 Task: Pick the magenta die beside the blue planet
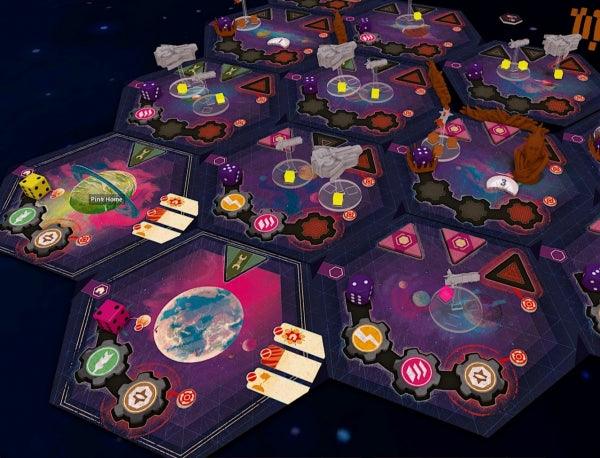(x=108, y=316)
